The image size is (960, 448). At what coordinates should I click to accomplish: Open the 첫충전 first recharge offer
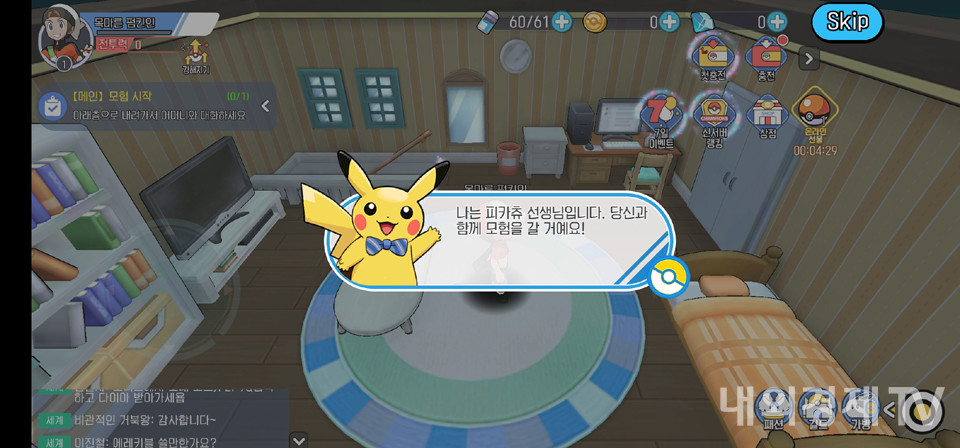pos(712,57)
